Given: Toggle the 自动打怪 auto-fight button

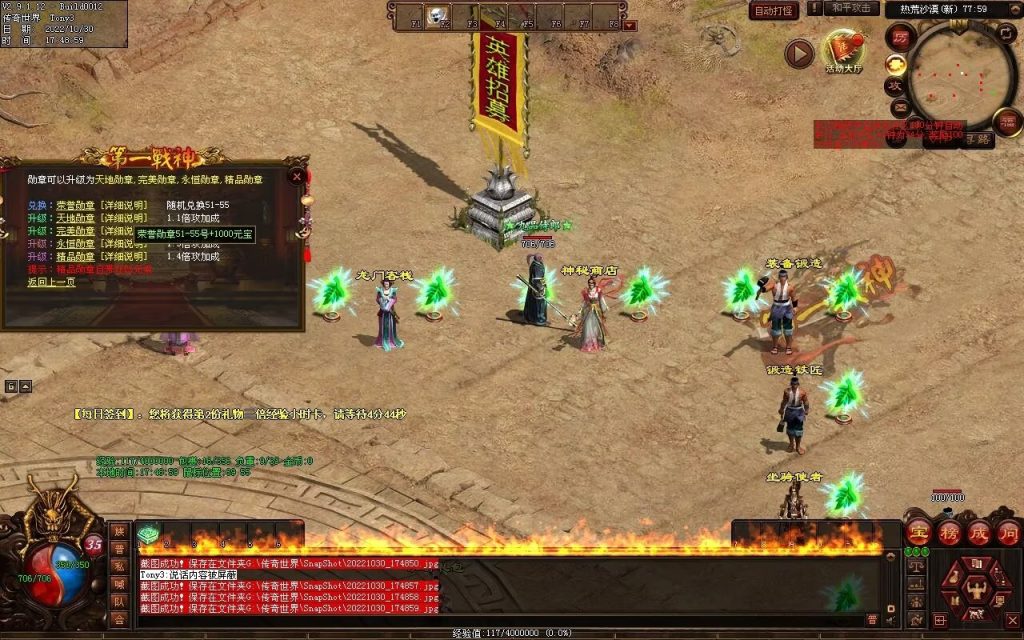Looking at the screenshot, I should (x=775, y=10).
